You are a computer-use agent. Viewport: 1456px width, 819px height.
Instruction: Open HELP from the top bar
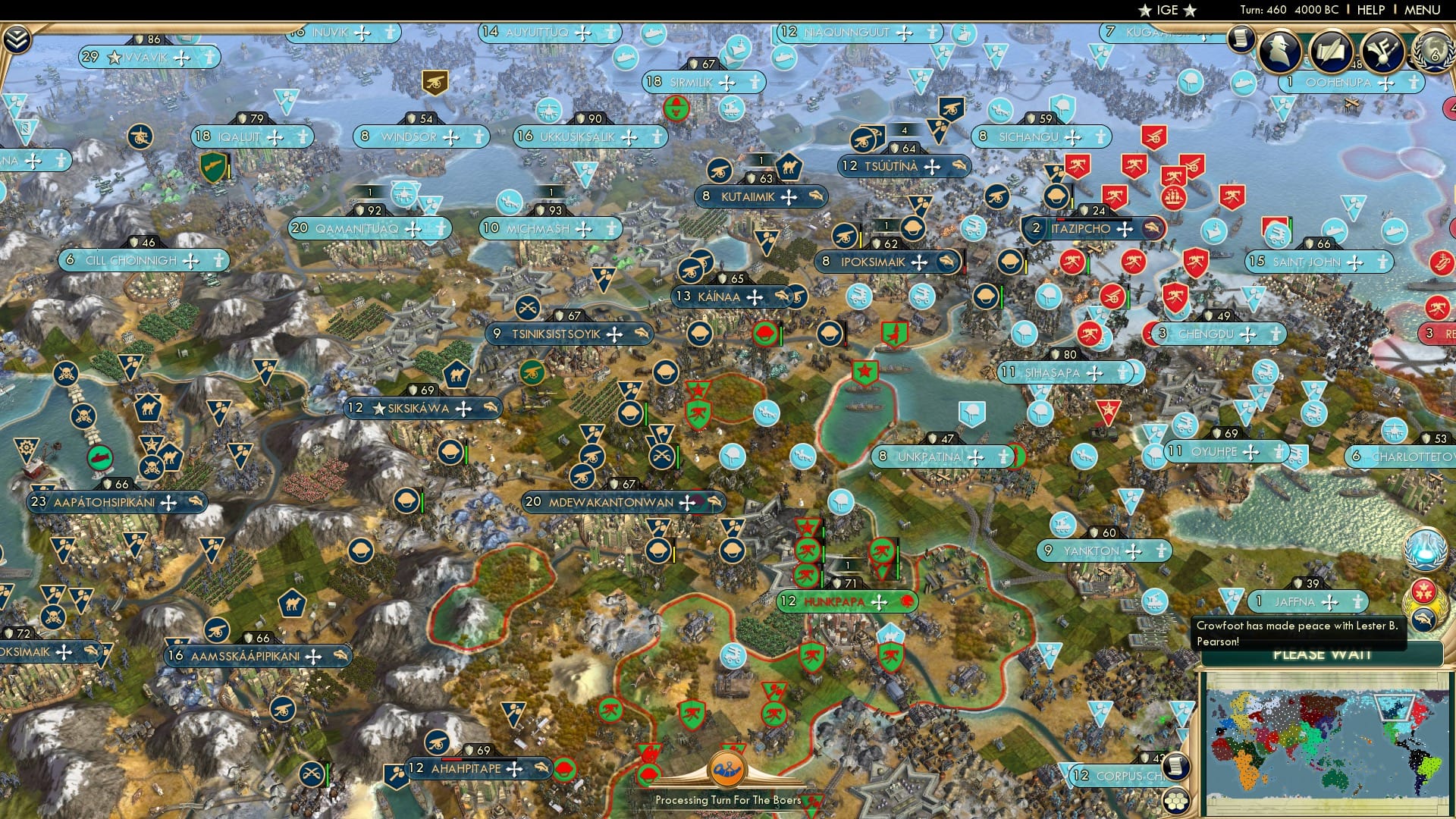[x=1370, y=10]
